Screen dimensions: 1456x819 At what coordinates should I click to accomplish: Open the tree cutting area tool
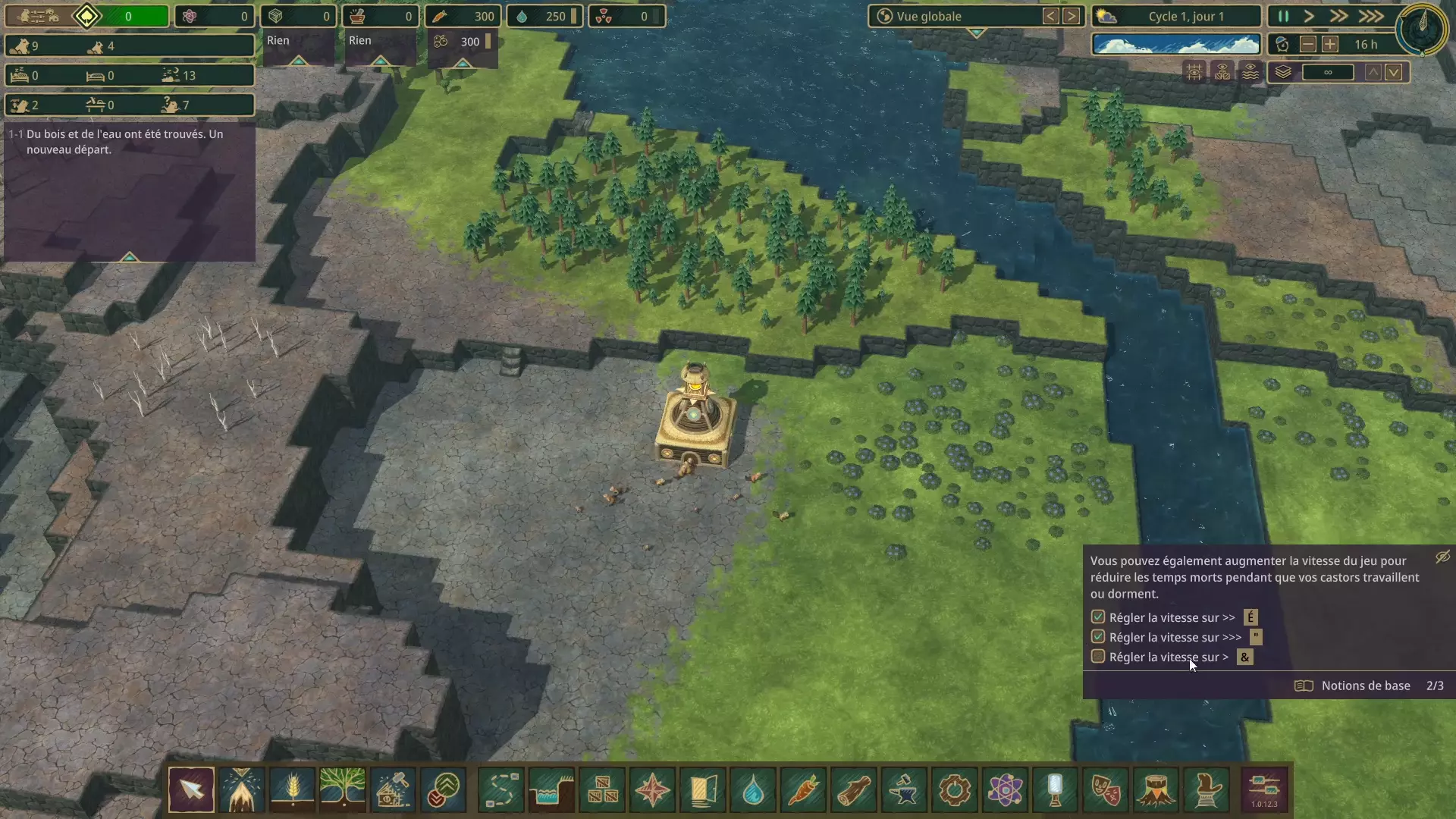click(x=242, y=790)
